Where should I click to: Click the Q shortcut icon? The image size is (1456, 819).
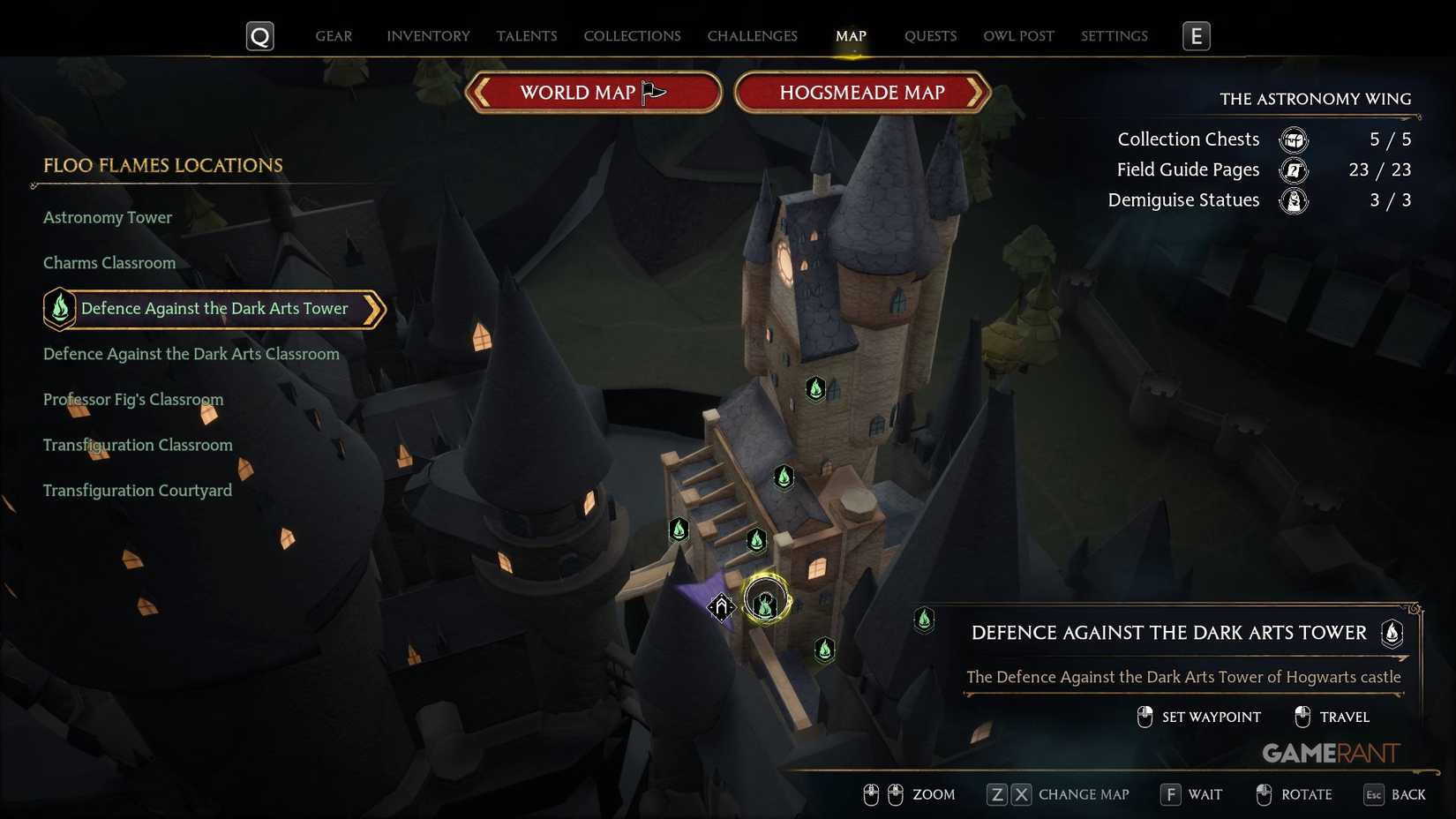259,36
